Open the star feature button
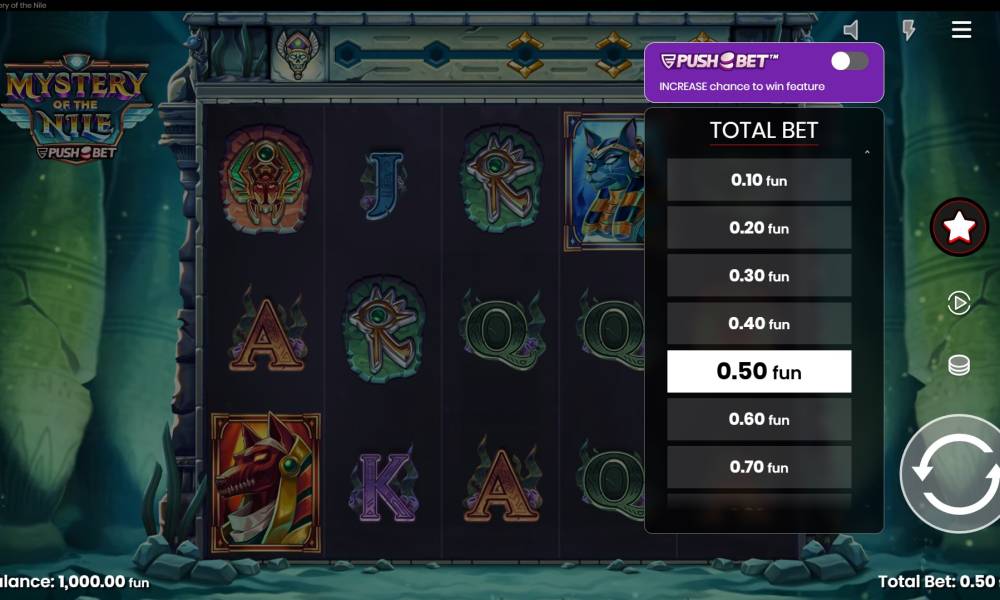 tap(959, 228)
